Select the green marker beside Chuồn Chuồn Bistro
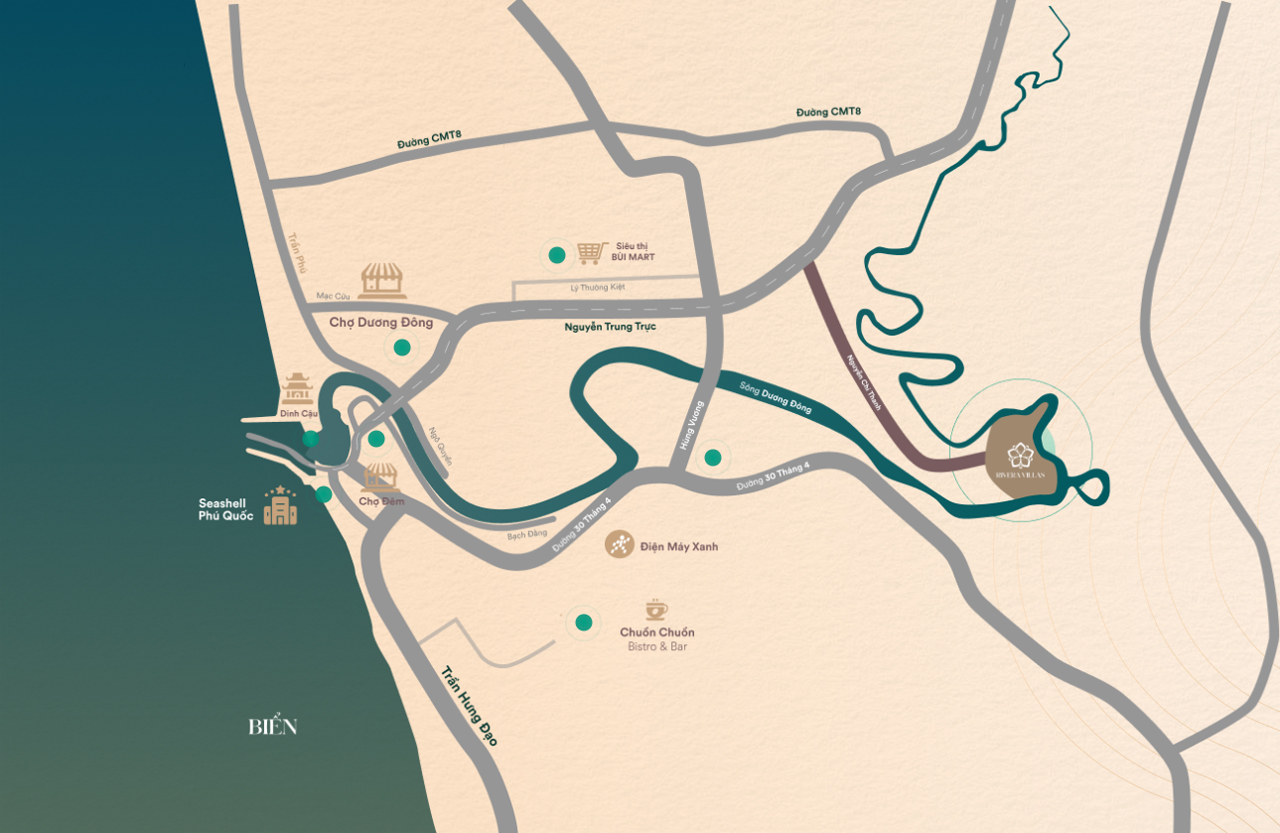The image size is (1280, 833). [583, 623]
